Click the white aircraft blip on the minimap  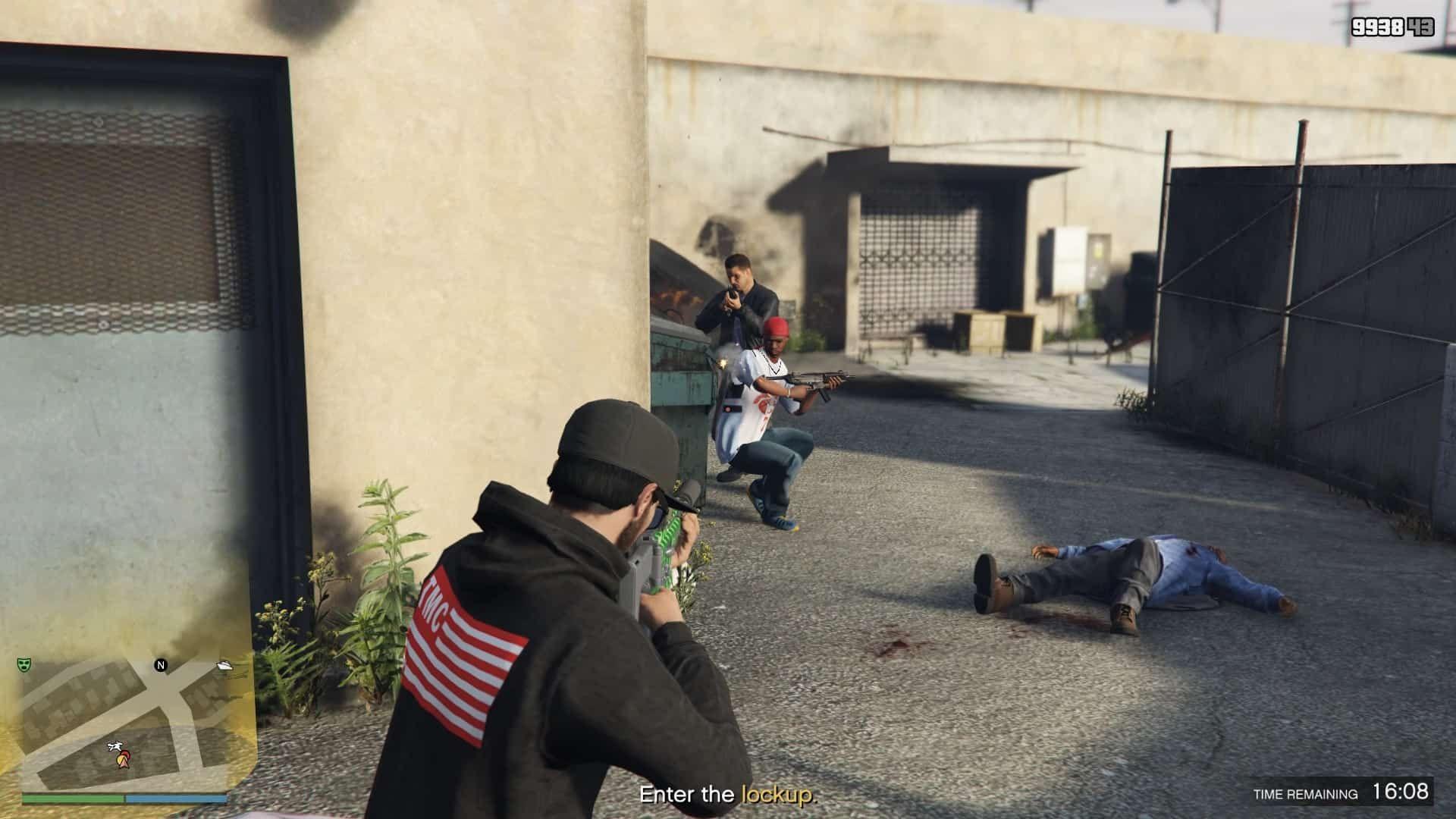[224, 665]
